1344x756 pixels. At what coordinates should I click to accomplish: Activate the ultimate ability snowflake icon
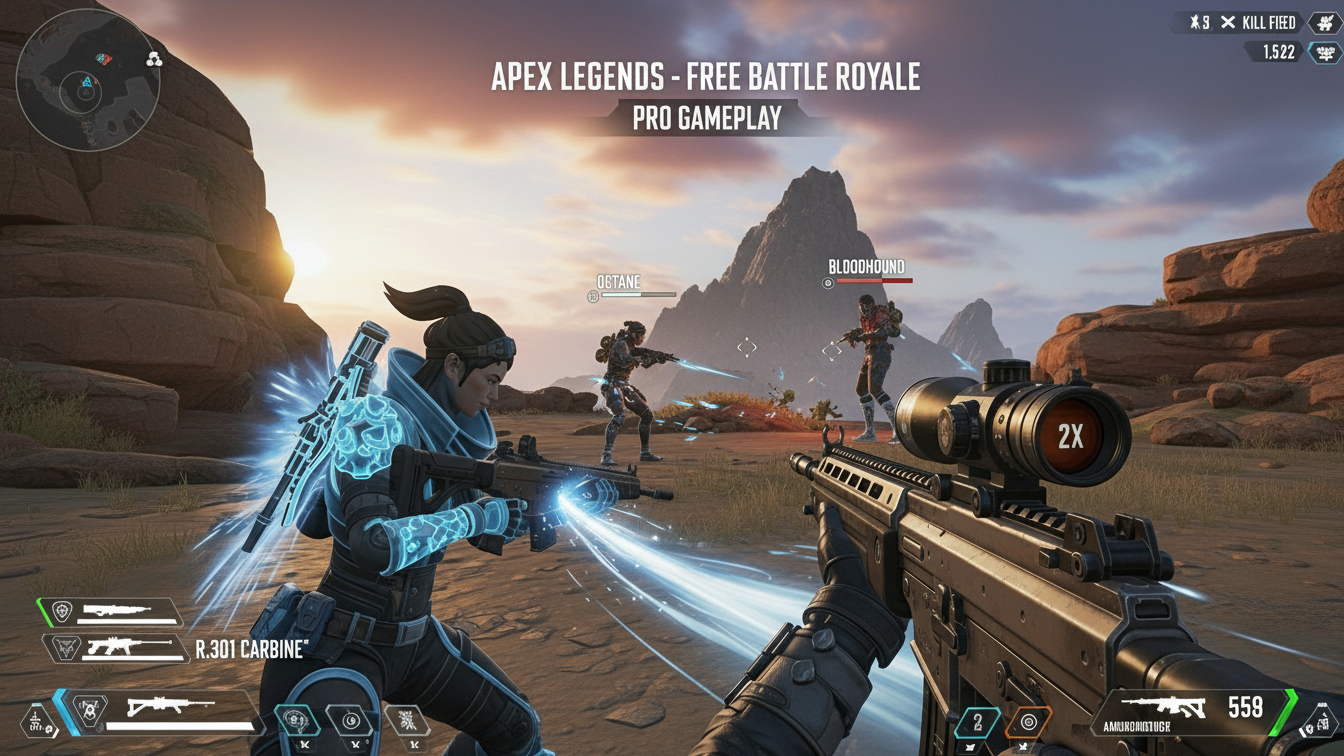coord(409,720)
